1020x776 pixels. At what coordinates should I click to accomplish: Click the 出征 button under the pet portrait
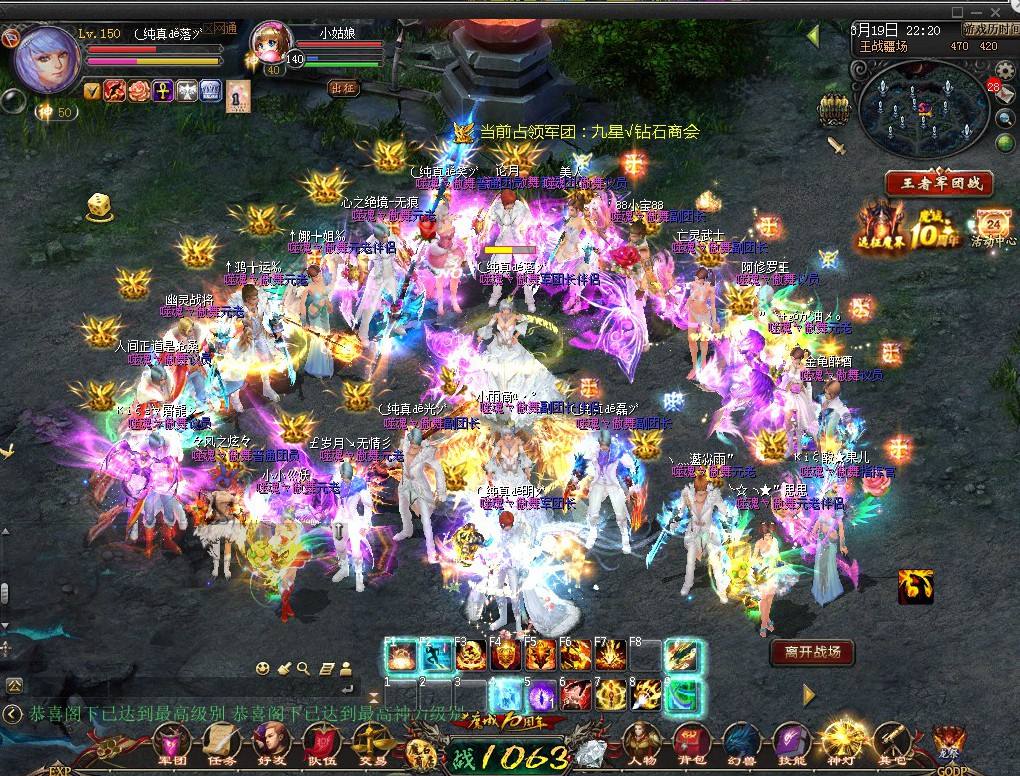pyautogui.click(x=343, y=87)
